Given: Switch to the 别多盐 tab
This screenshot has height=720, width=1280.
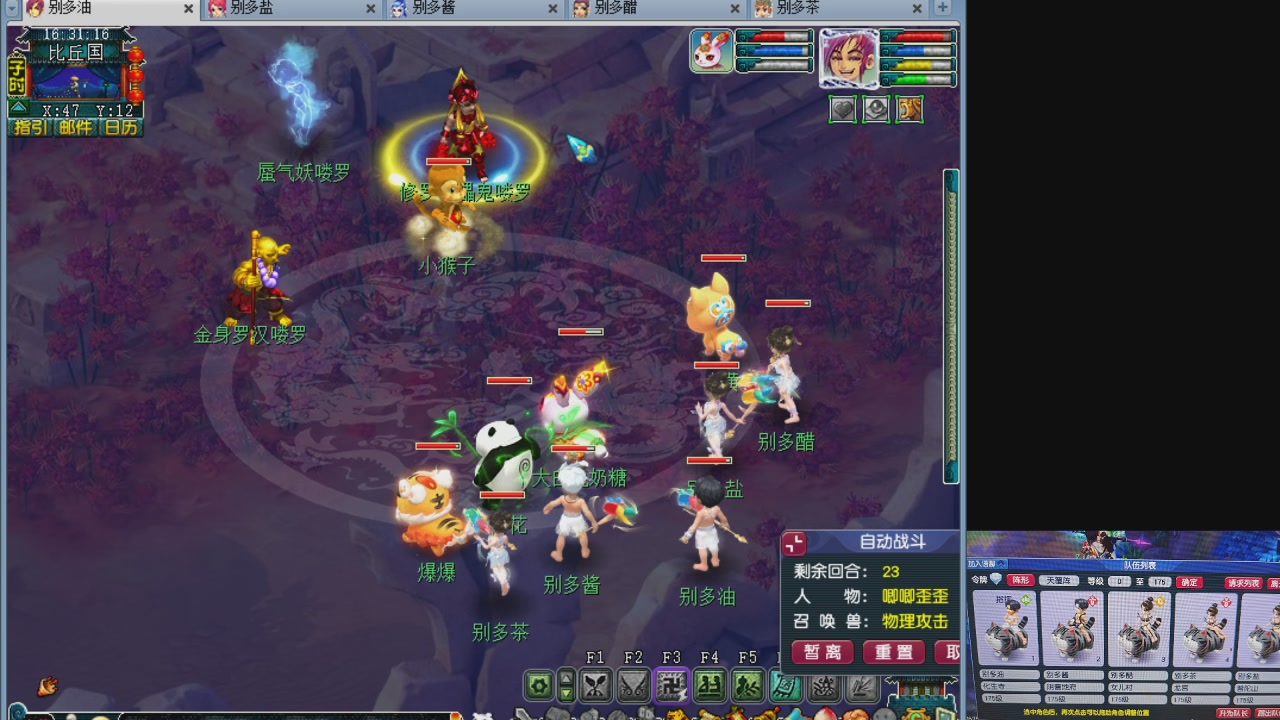Looking at the screenshot, I should click(x=270, y=9).
